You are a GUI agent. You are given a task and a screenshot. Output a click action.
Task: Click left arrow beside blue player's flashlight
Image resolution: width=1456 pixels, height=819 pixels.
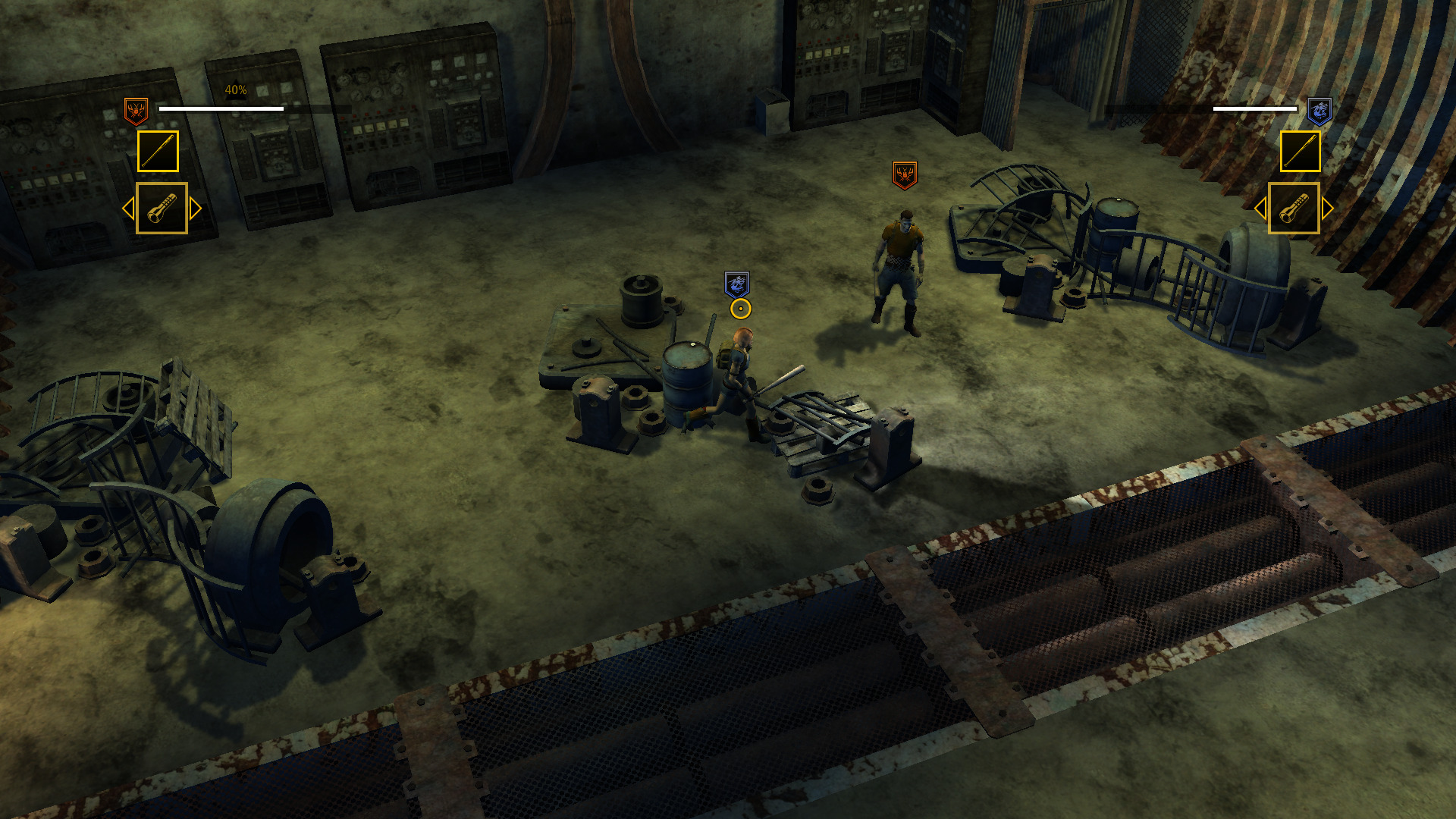pyautogui.click(x=1260, y=209)
